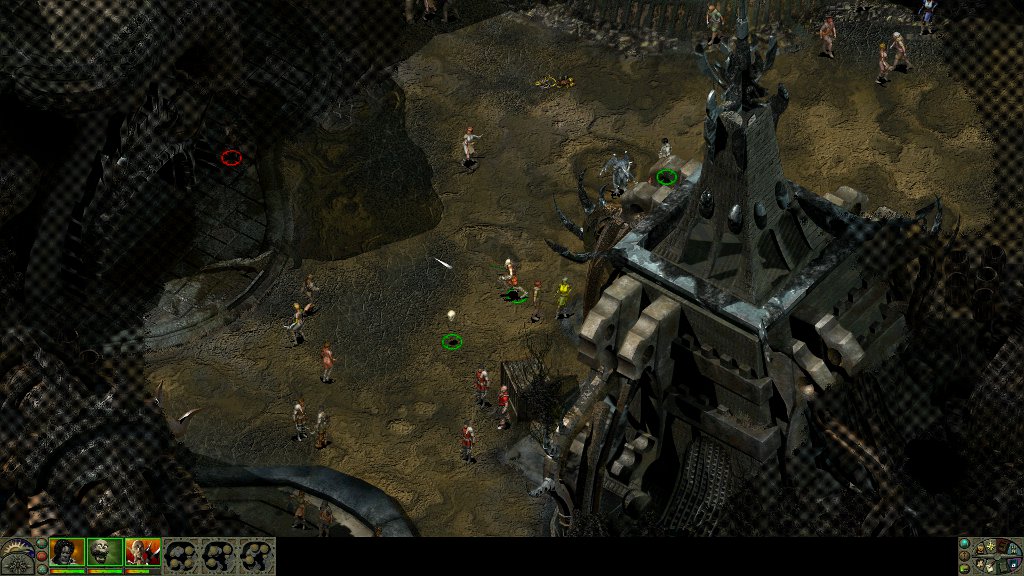Image resolution: width=1024 pixels, height=576 pixels.
Task: Select the bald warrior with sword portrait
Action: (x=142, y=552)
